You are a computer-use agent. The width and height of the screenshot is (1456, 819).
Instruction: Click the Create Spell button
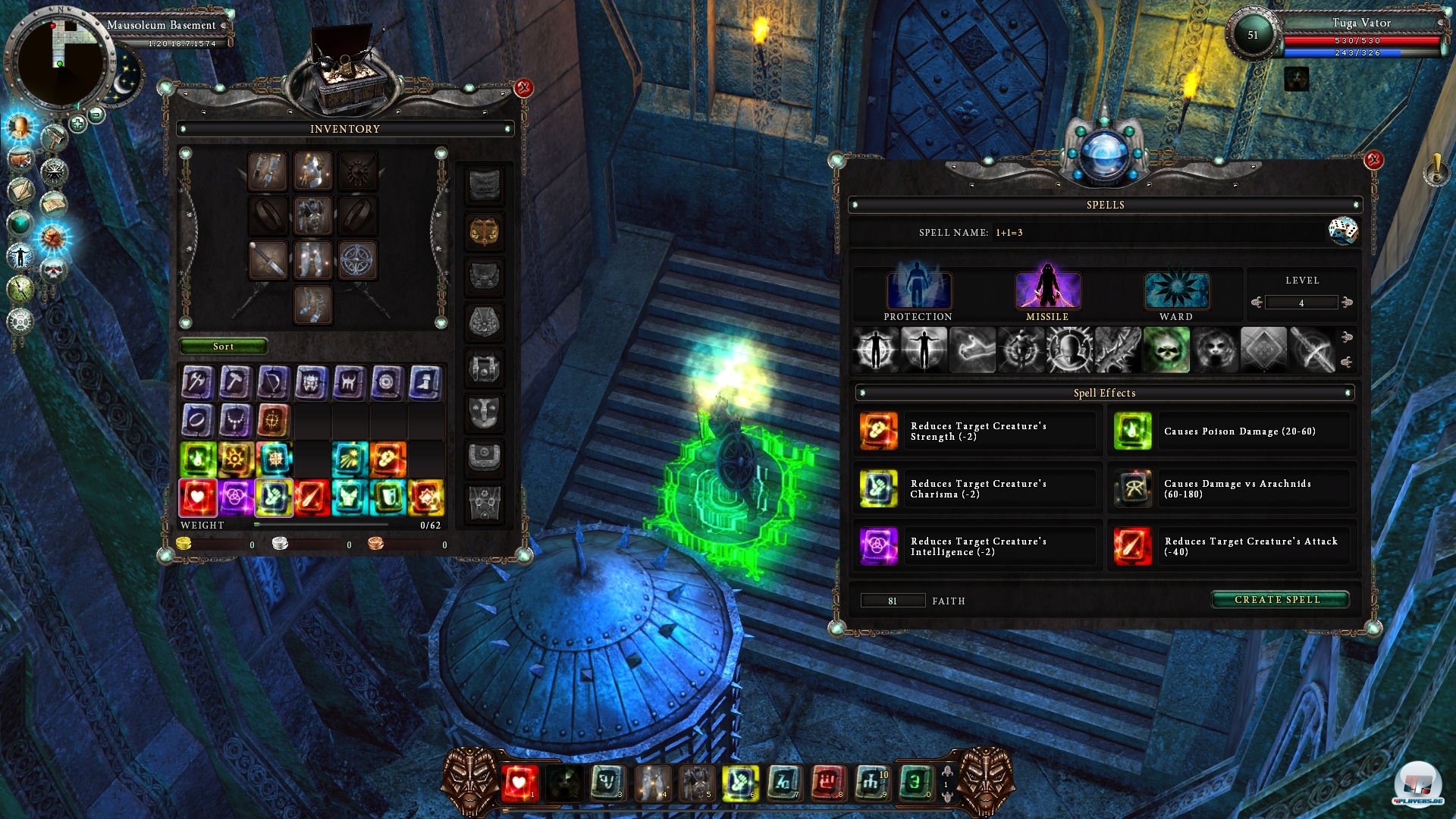1279,600
